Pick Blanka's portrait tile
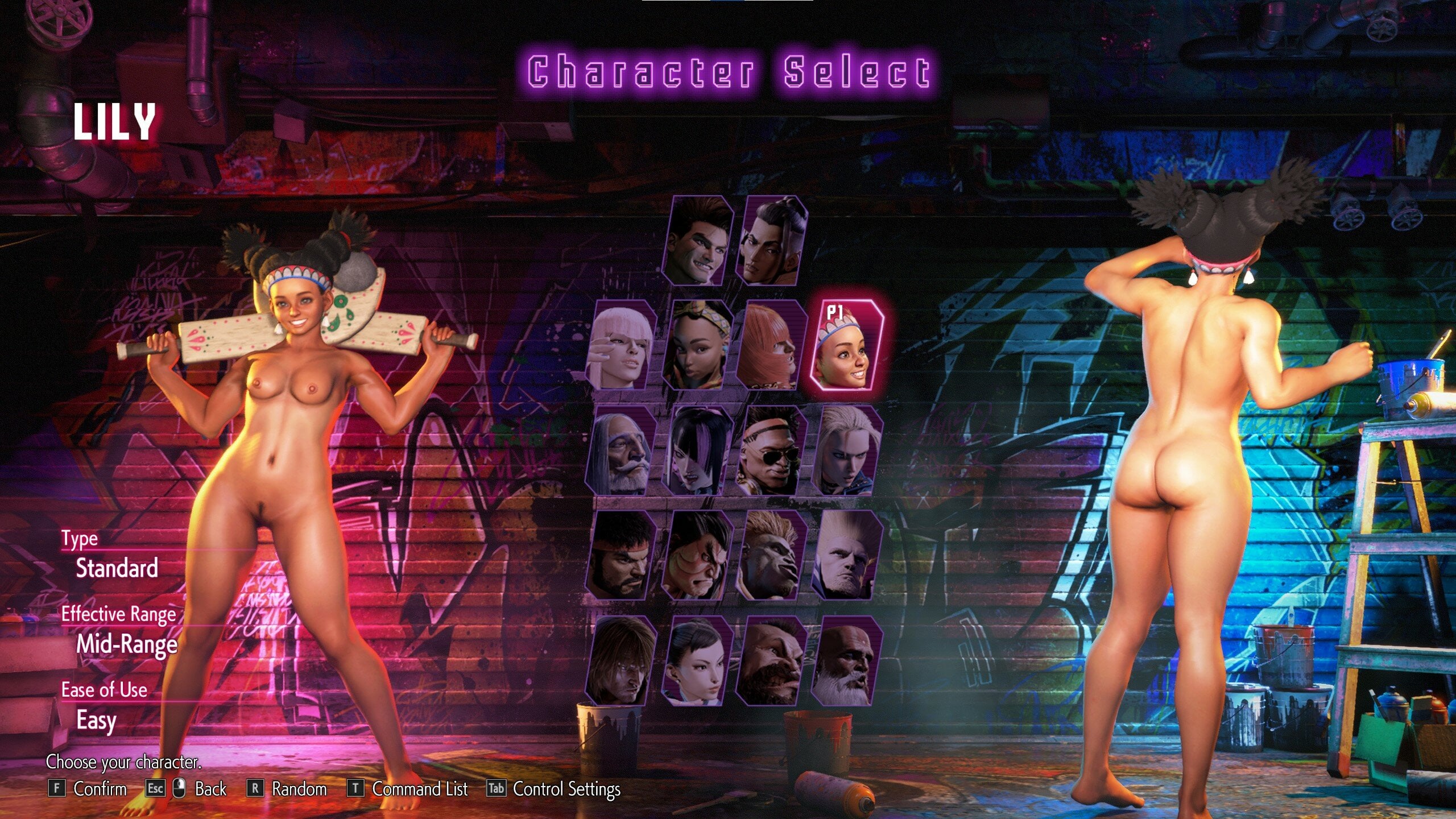This screenshot has height=819, width=1456. pyautogui.click(x=771, y=555)
